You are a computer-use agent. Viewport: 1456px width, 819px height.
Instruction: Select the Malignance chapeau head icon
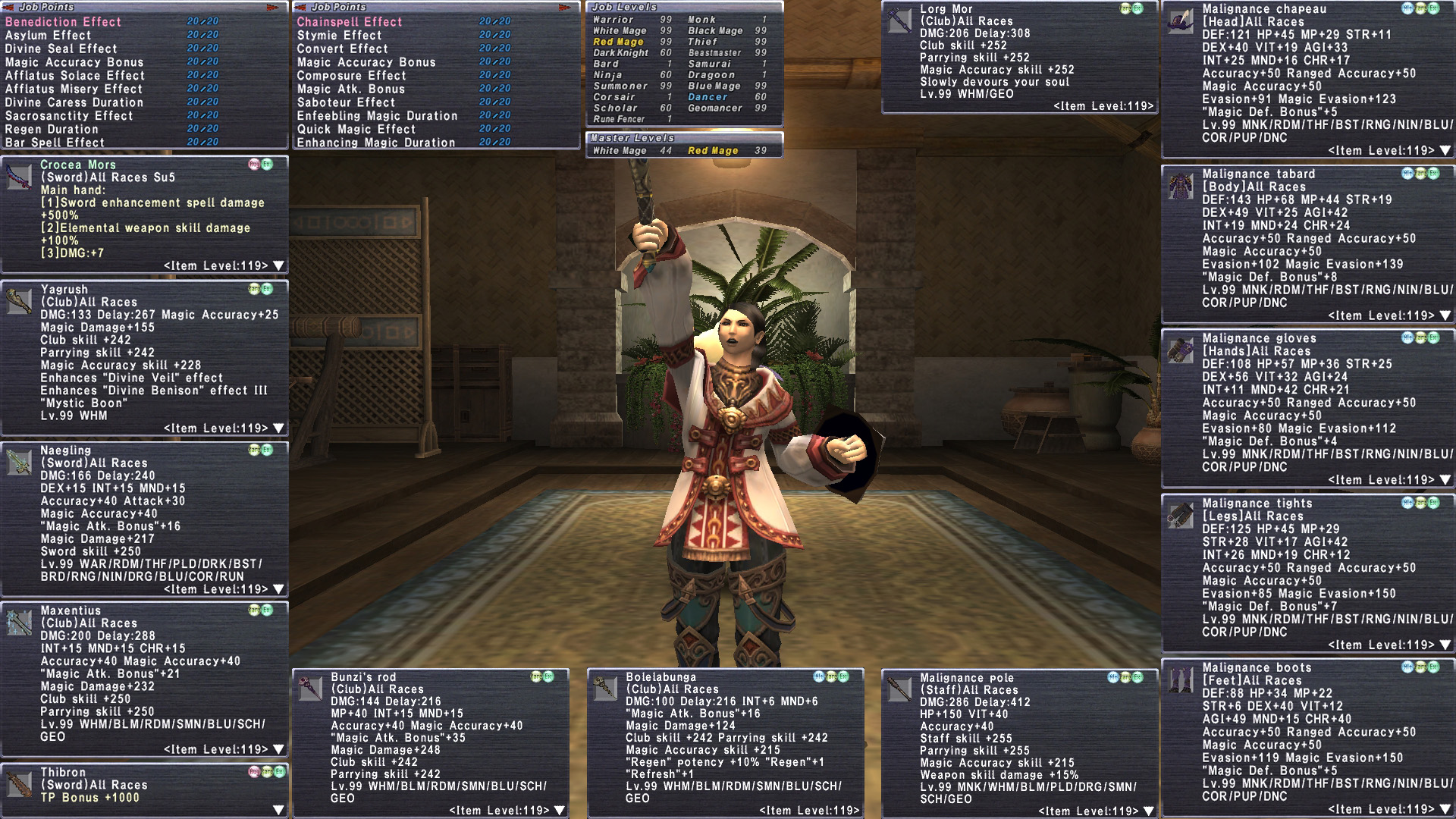[x=1181, y=20]
